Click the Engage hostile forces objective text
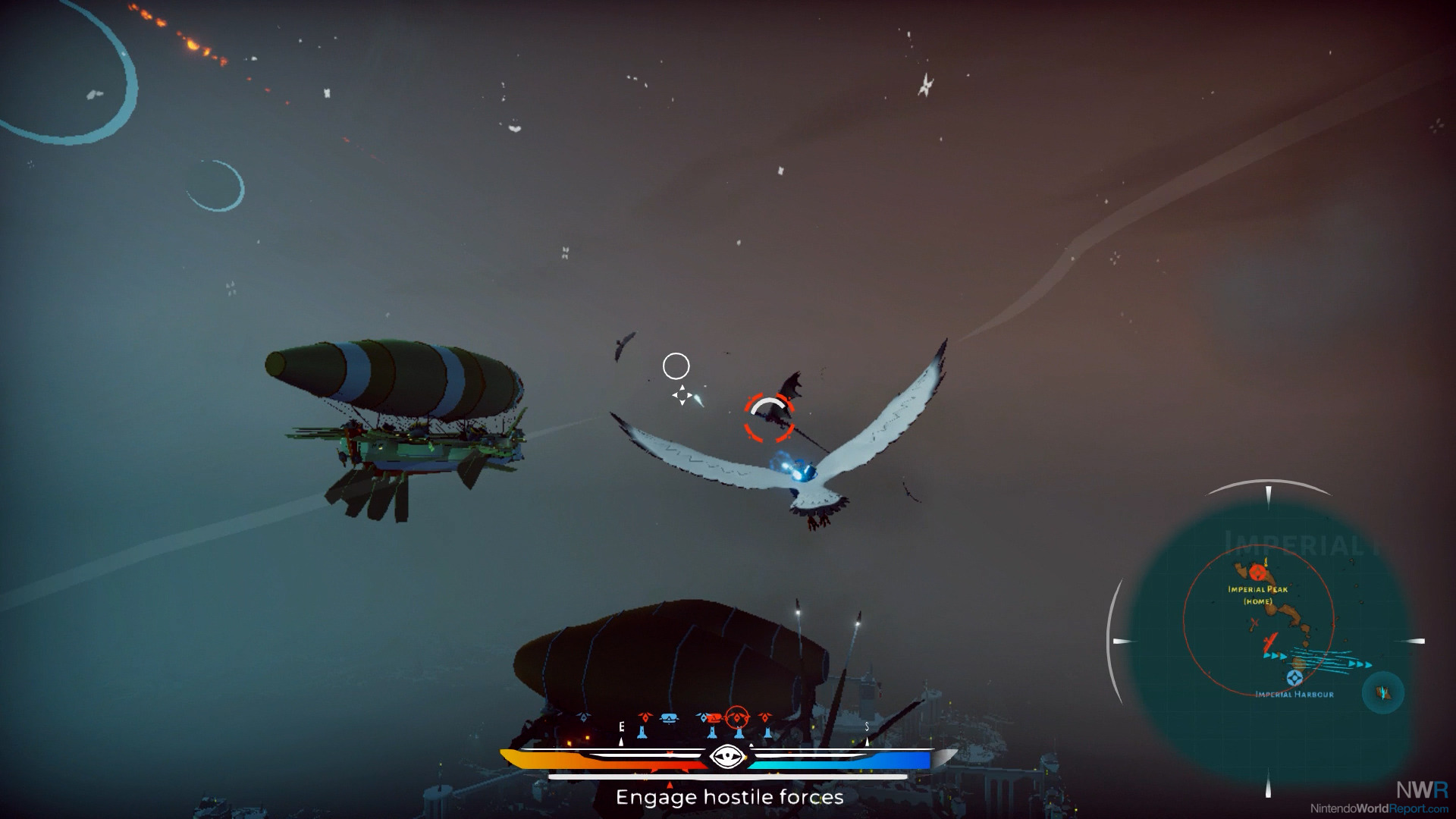 coord(729,797)
